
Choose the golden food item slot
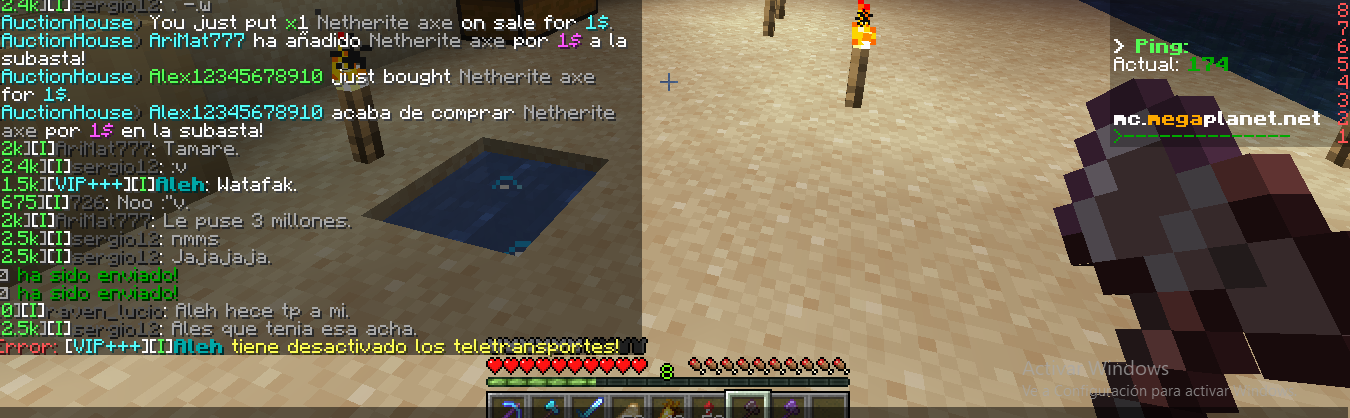(669, 408)
